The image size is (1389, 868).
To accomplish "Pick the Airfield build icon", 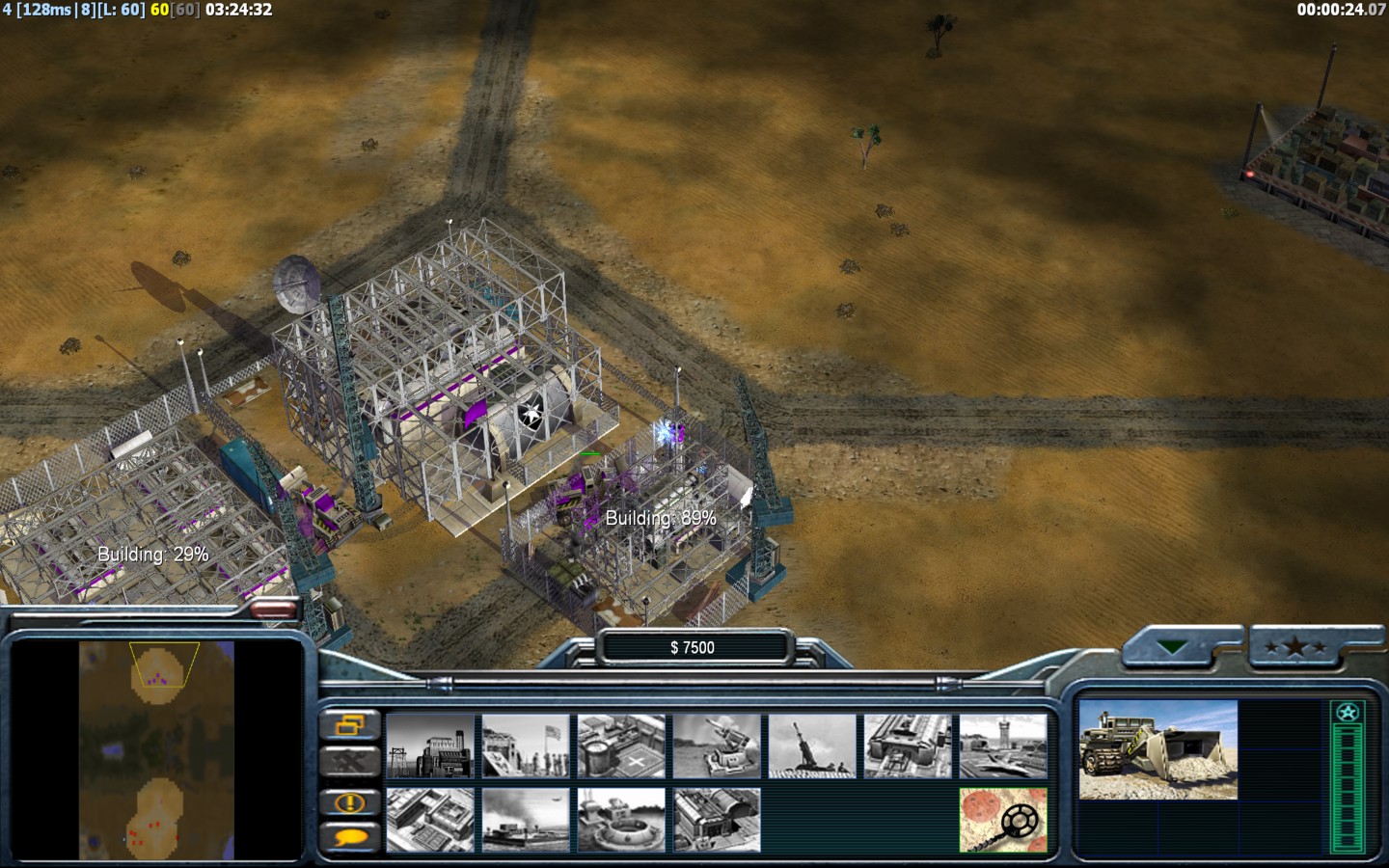I will [x=1003, y=746].
